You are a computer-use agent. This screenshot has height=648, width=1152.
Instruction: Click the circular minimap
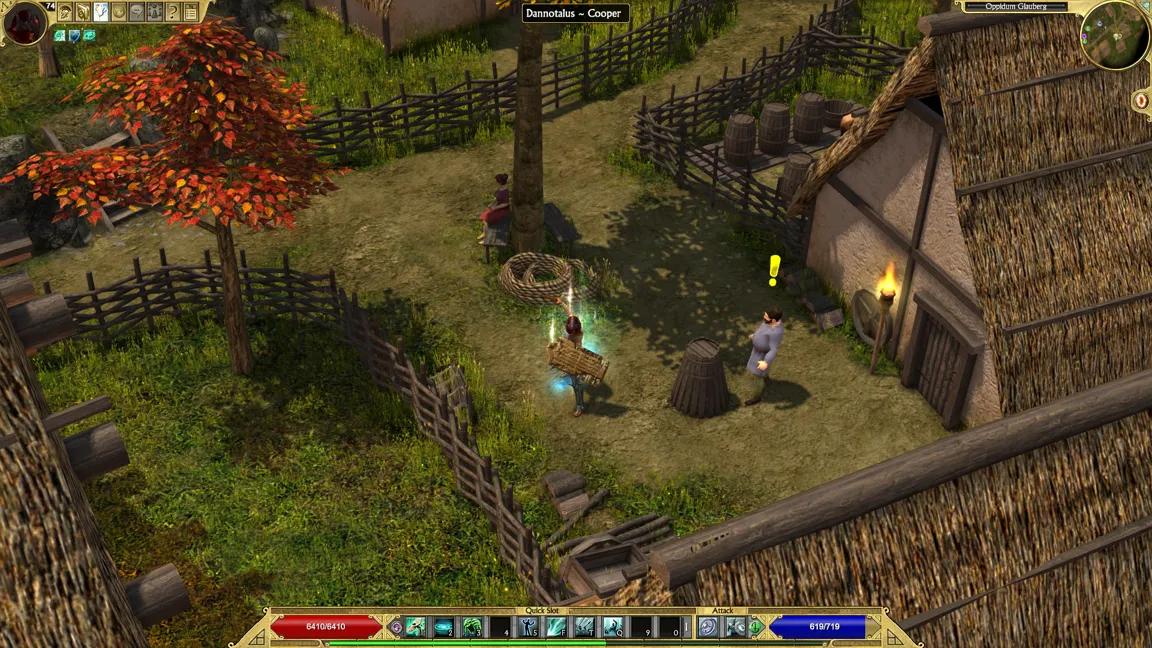1114,36
